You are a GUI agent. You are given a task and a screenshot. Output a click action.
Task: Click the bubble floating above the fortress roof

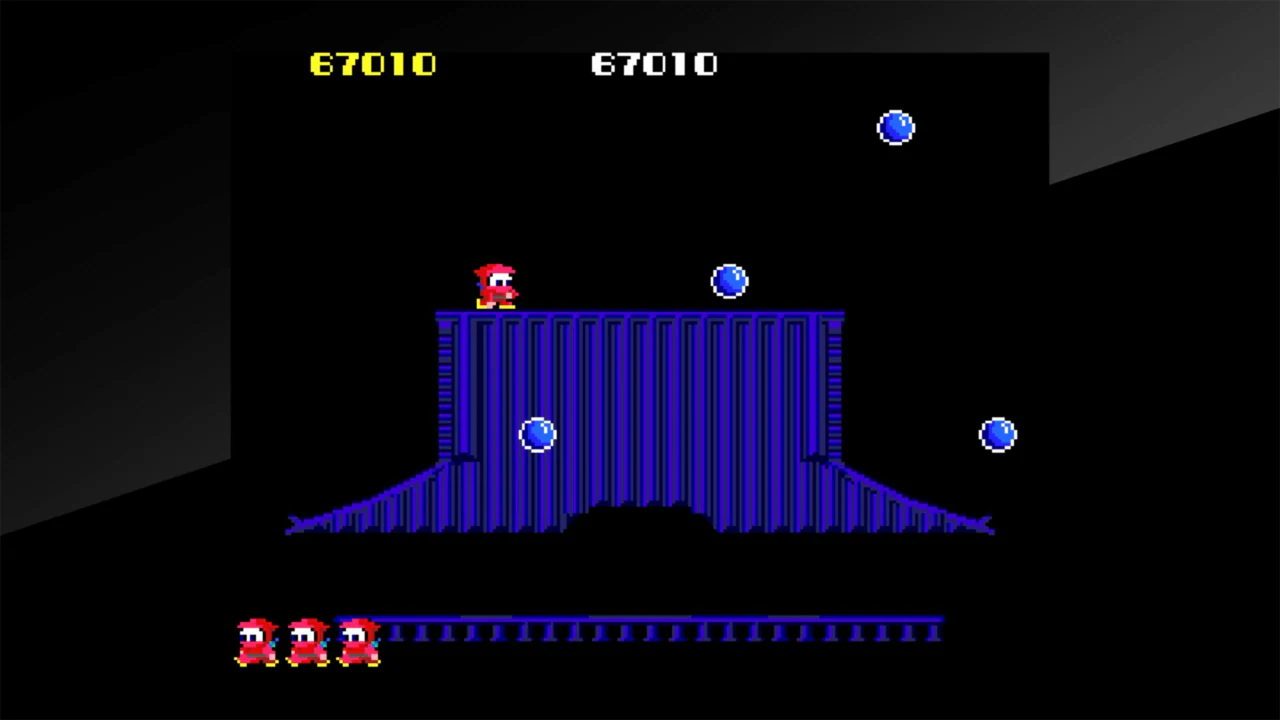(x=729, y=281)
